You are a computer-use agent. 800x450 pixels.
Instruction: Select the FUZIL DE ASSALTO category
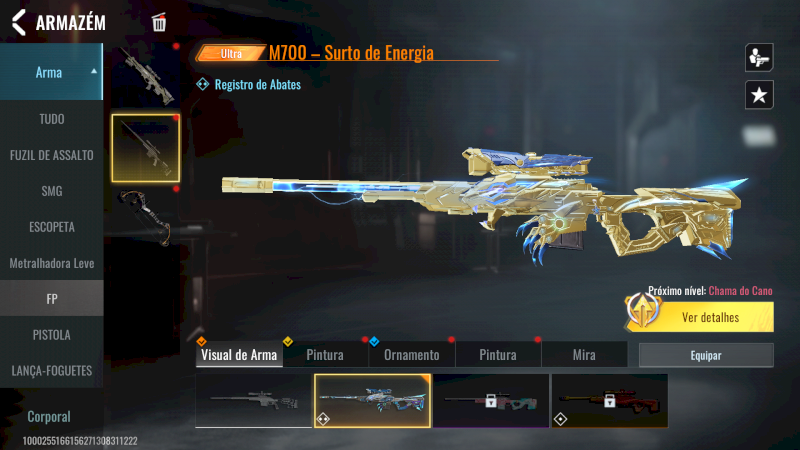tap(51, 155)
